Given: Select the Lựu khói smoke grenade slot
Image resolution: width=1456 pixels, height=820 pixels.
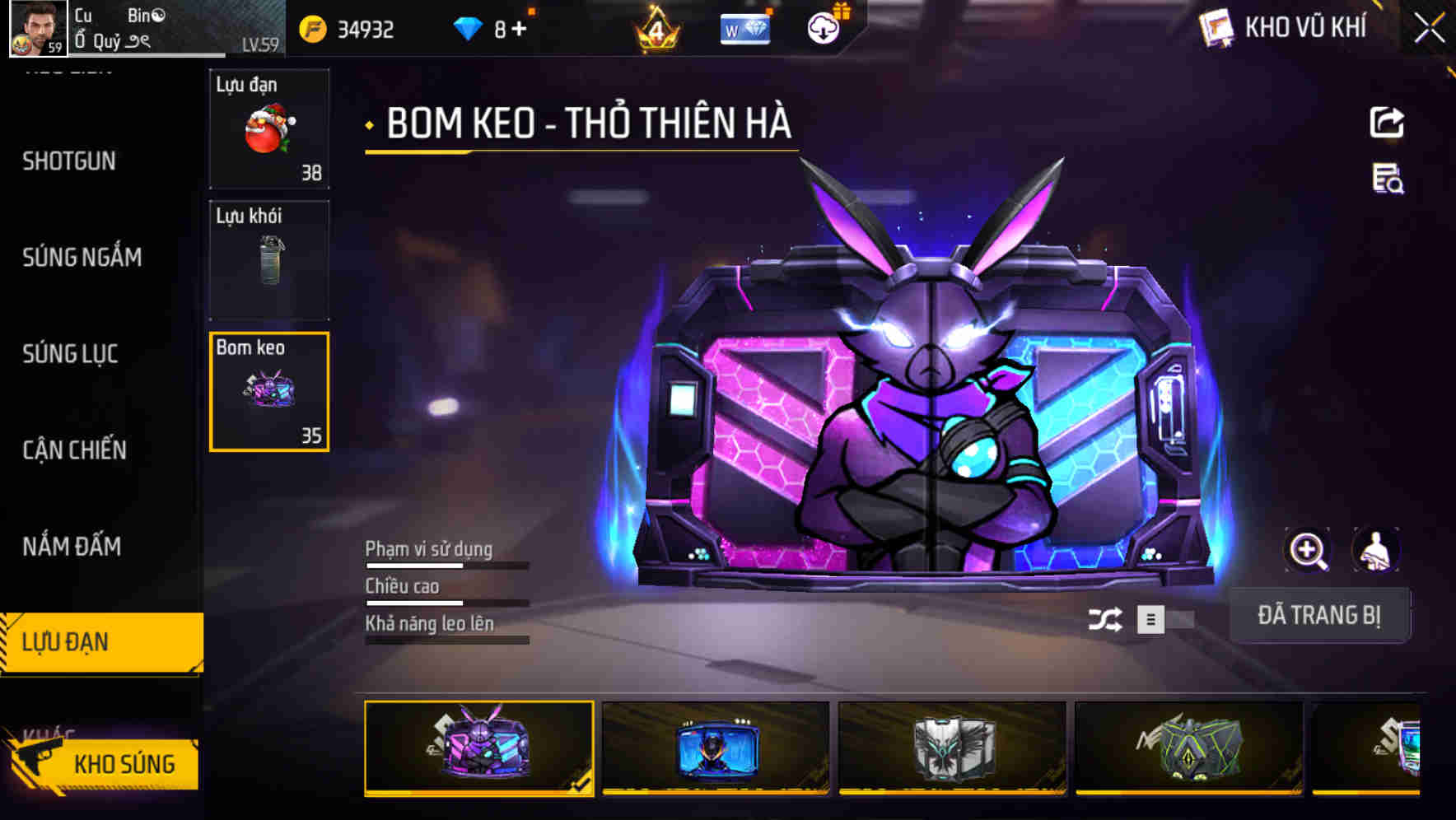Looking at the screenshot, I should pos(268,260).
